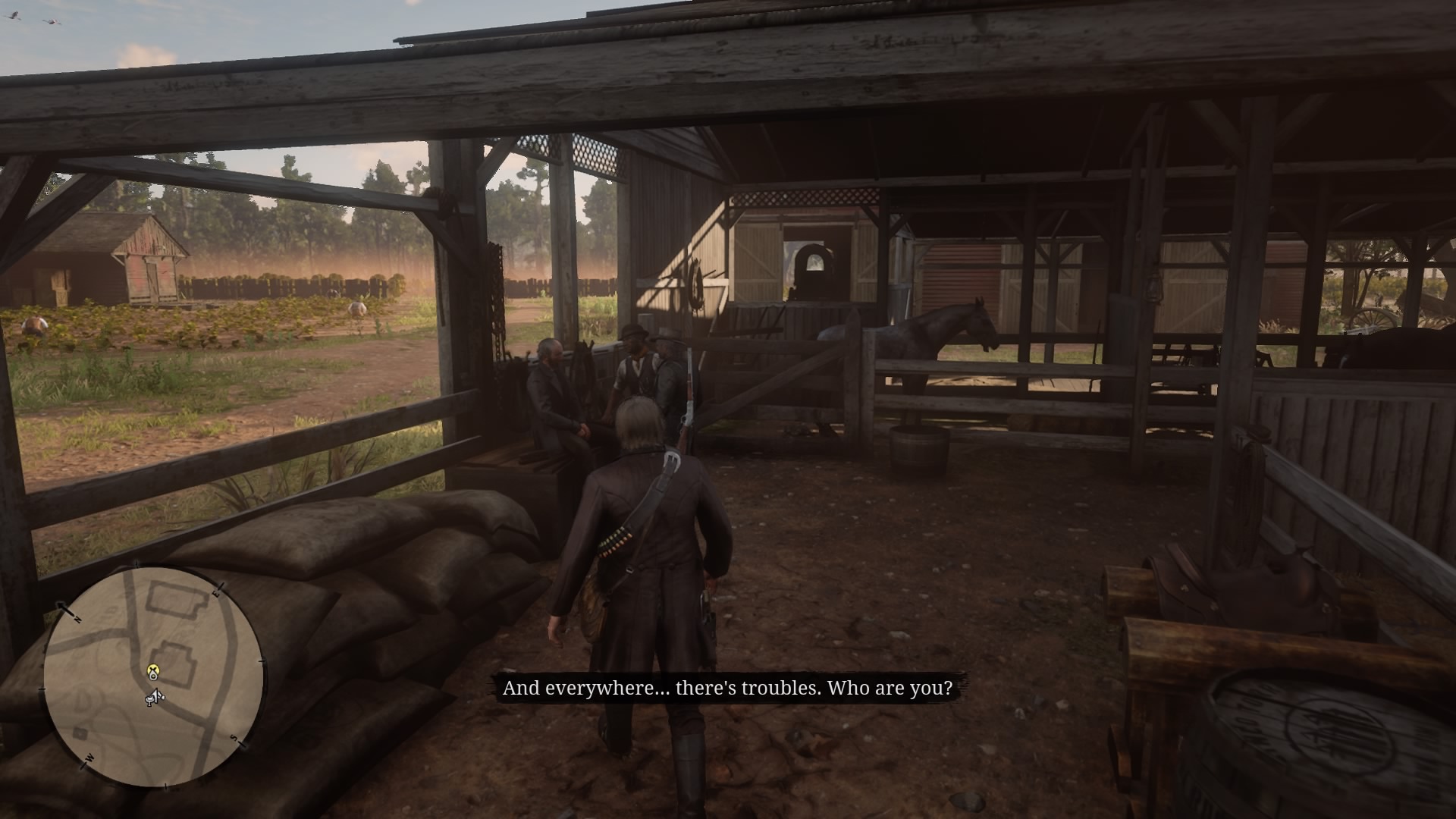The height and width of the screenshot is (819, 1456).
Task: Click the North compass indicator on the minimap
Action: pos(77,618)
